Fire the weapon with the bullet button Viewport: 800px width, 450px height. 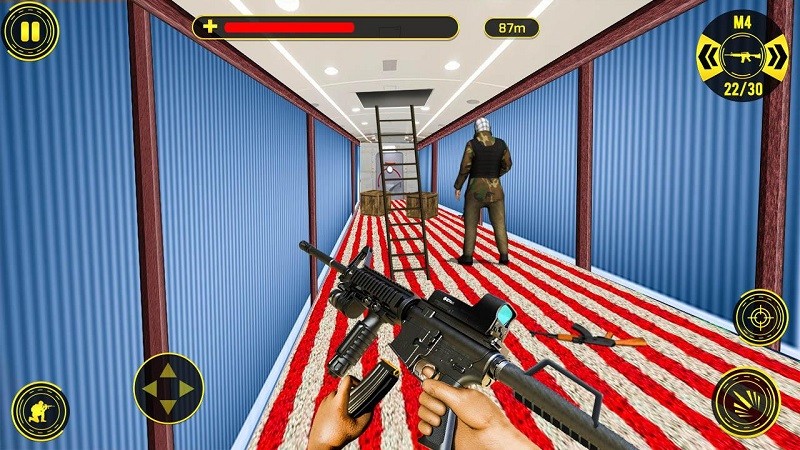tap(746, 401)
